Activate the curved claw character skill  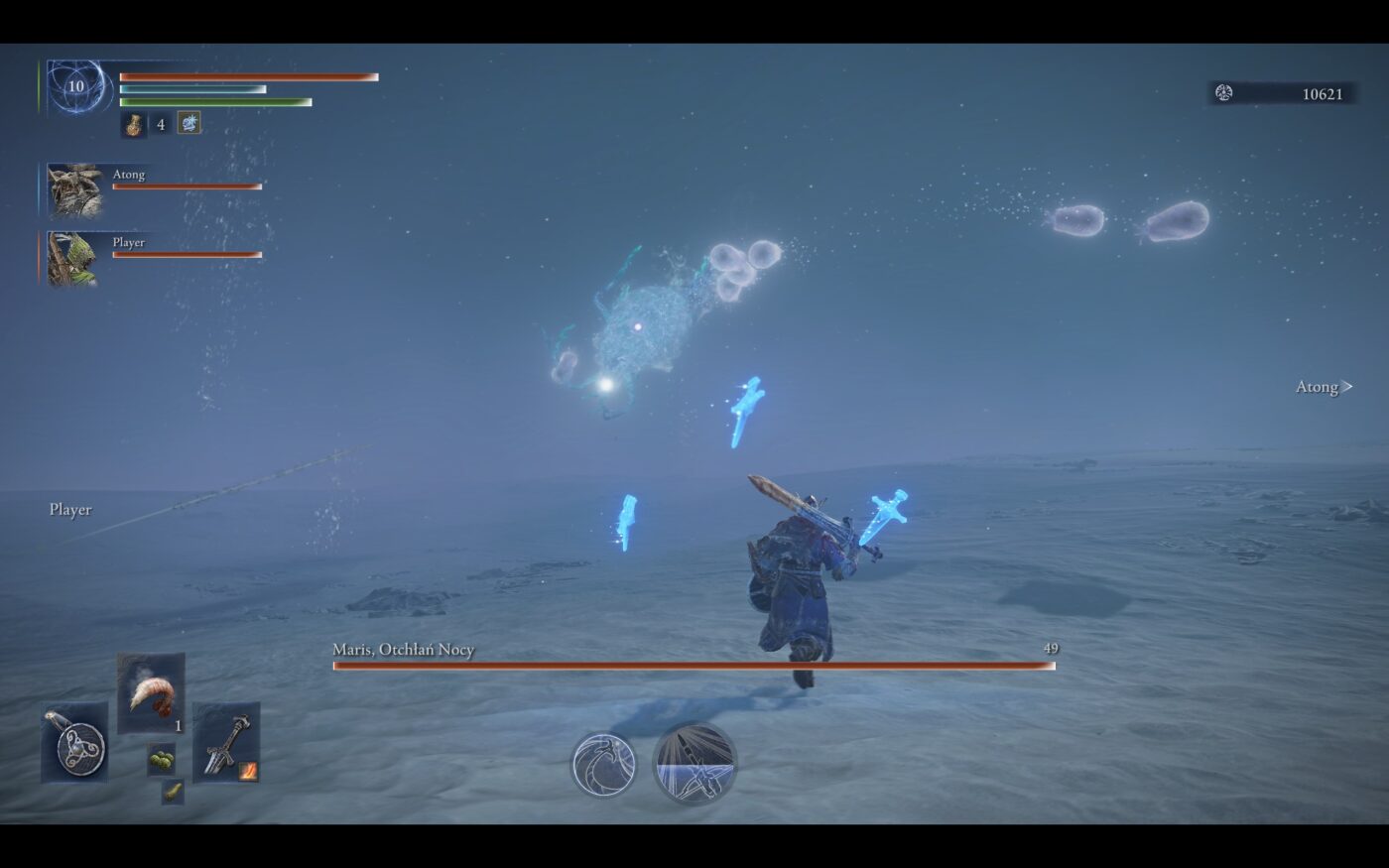click(603, 765)
